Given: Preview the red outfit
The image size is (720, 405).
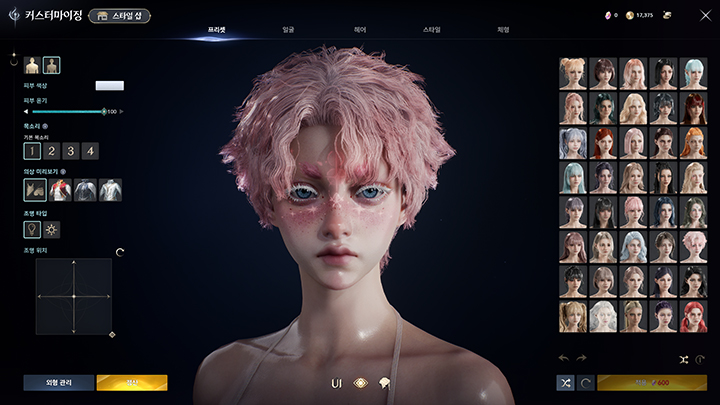Looking at the screenshot, I should [x=60, y=189].
